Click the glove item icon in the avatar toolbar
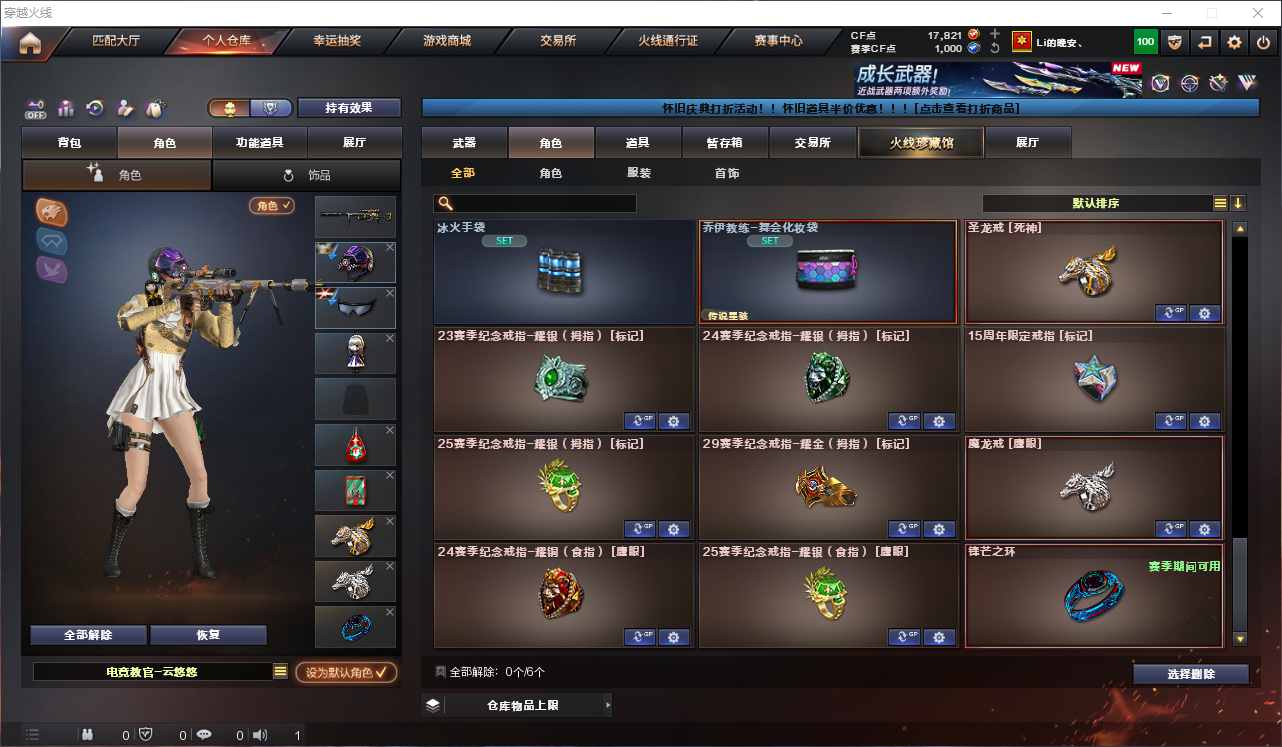Image resolution: width=1282 pixels, height=747 pixels. (153, 107)
